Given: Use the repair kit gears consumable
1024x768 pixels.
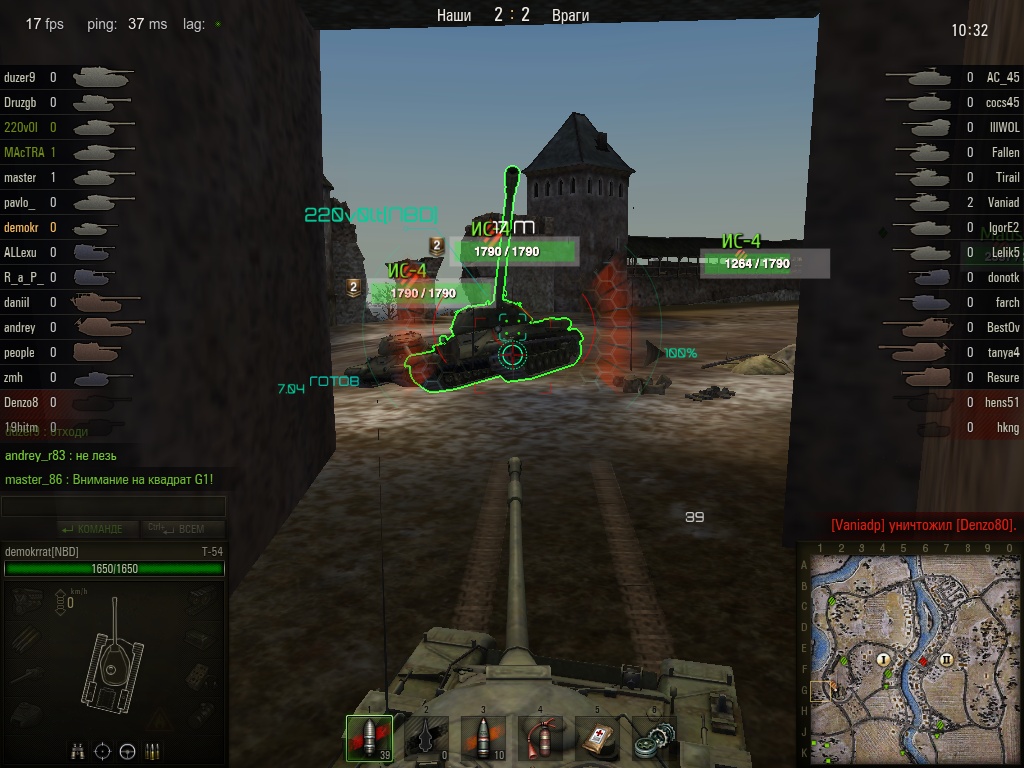Looking at the screenshot, I should click(654, 738).
